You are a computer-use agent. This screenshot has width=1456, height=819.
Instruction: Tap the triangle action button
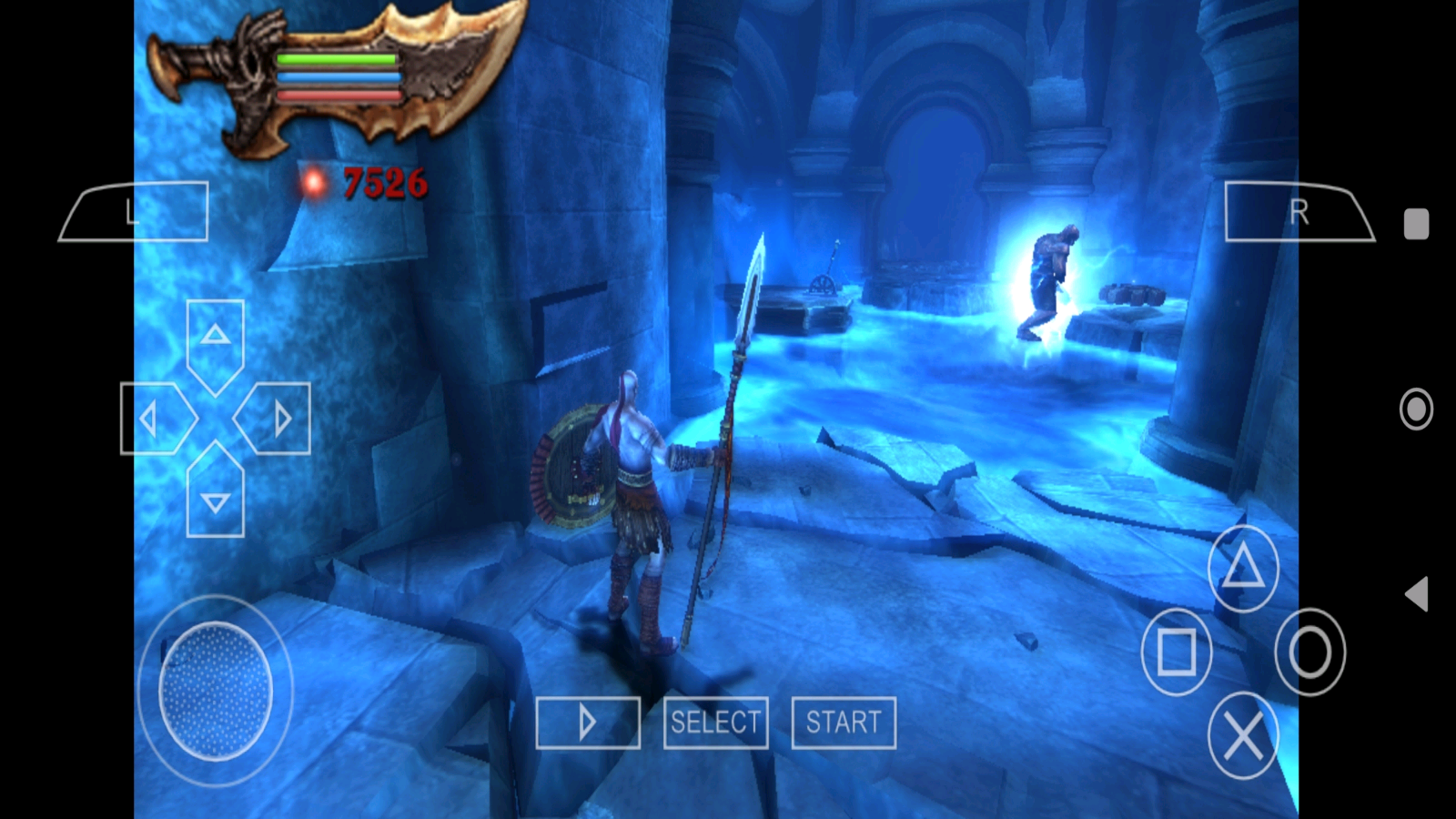coord(1243,569)
